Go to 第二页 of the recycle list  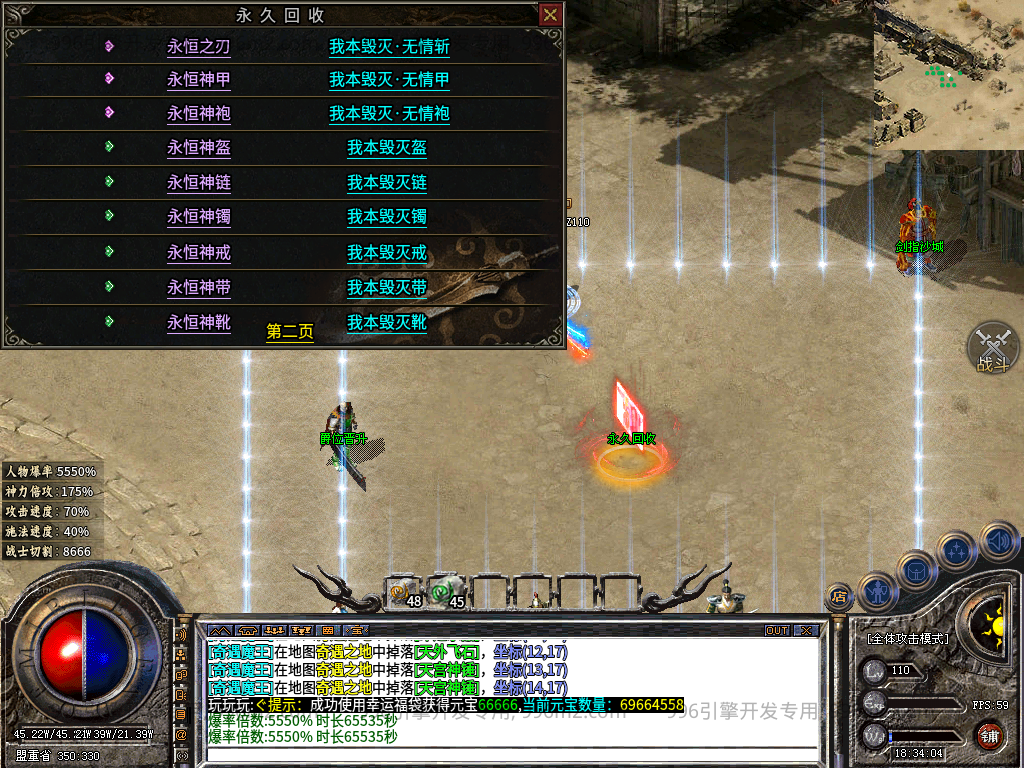point(290,332)
